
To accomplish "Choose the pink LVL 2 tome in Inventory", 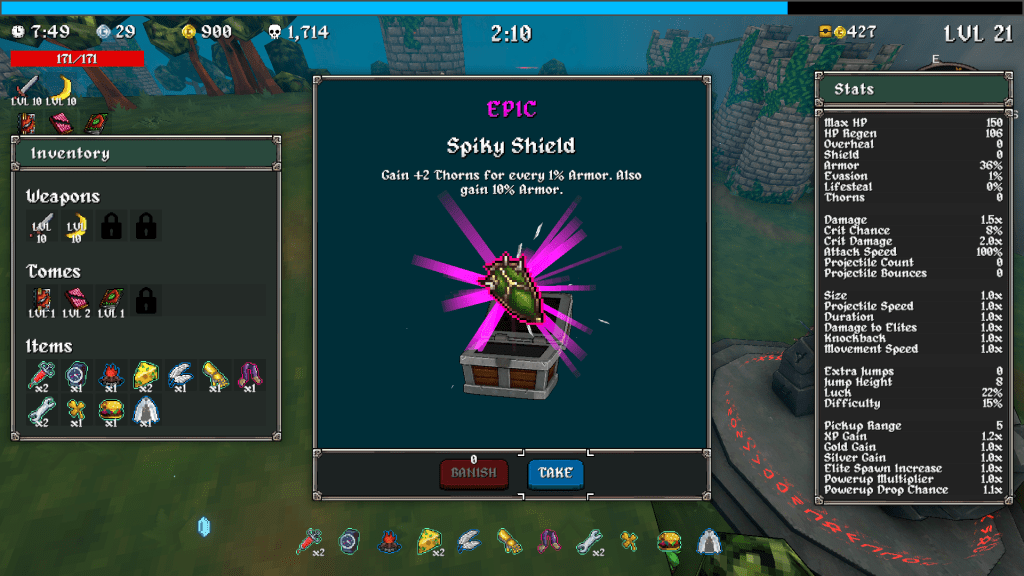I will click(x=76, y=299).
